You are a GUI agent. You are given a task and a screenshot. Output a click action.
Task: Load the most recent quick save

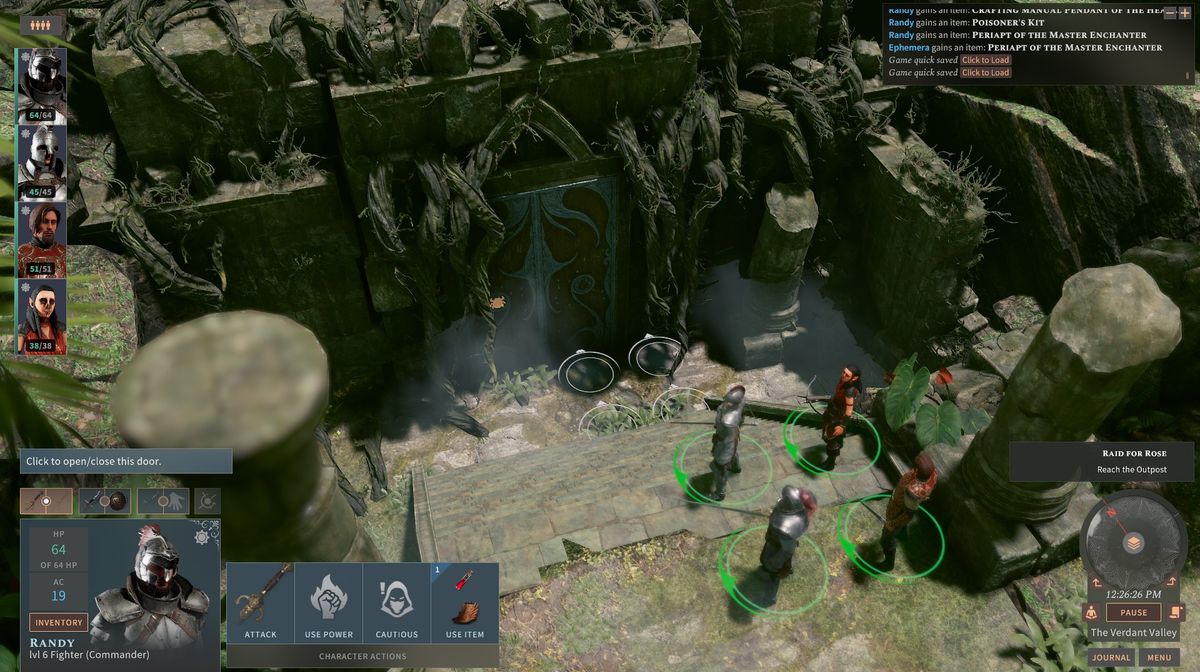coord(985,73)
